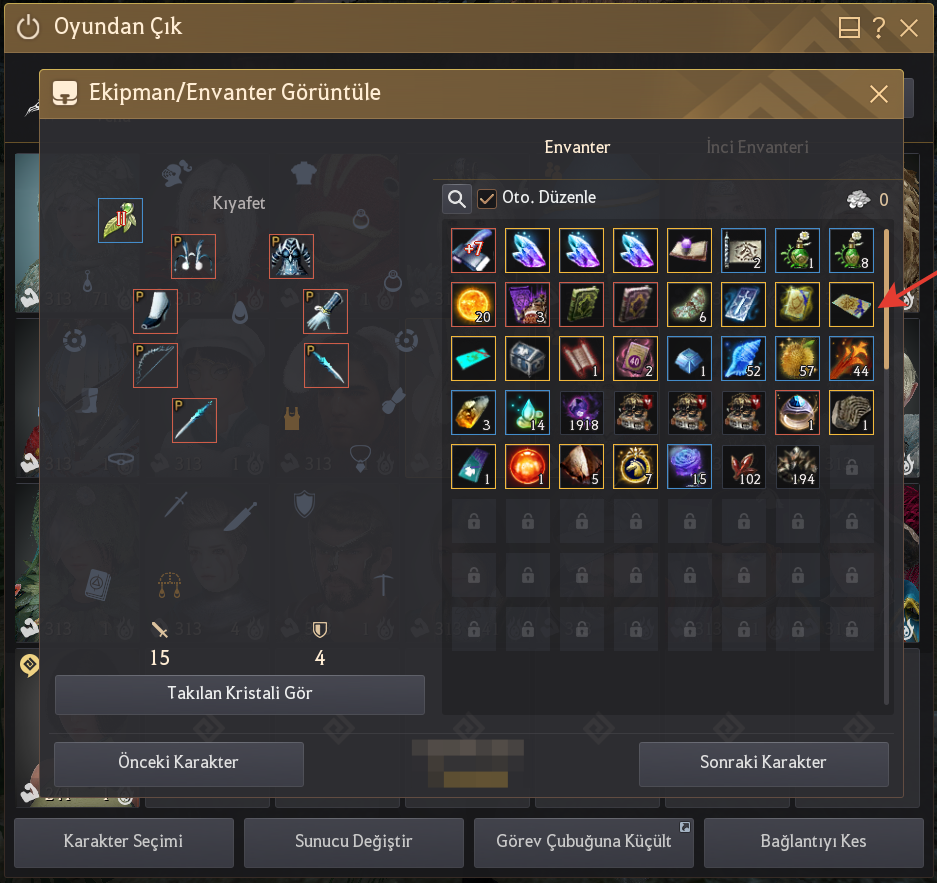Close the Oyundan Çık window
The height and width of the screenshot is (883, 937).
909,28
